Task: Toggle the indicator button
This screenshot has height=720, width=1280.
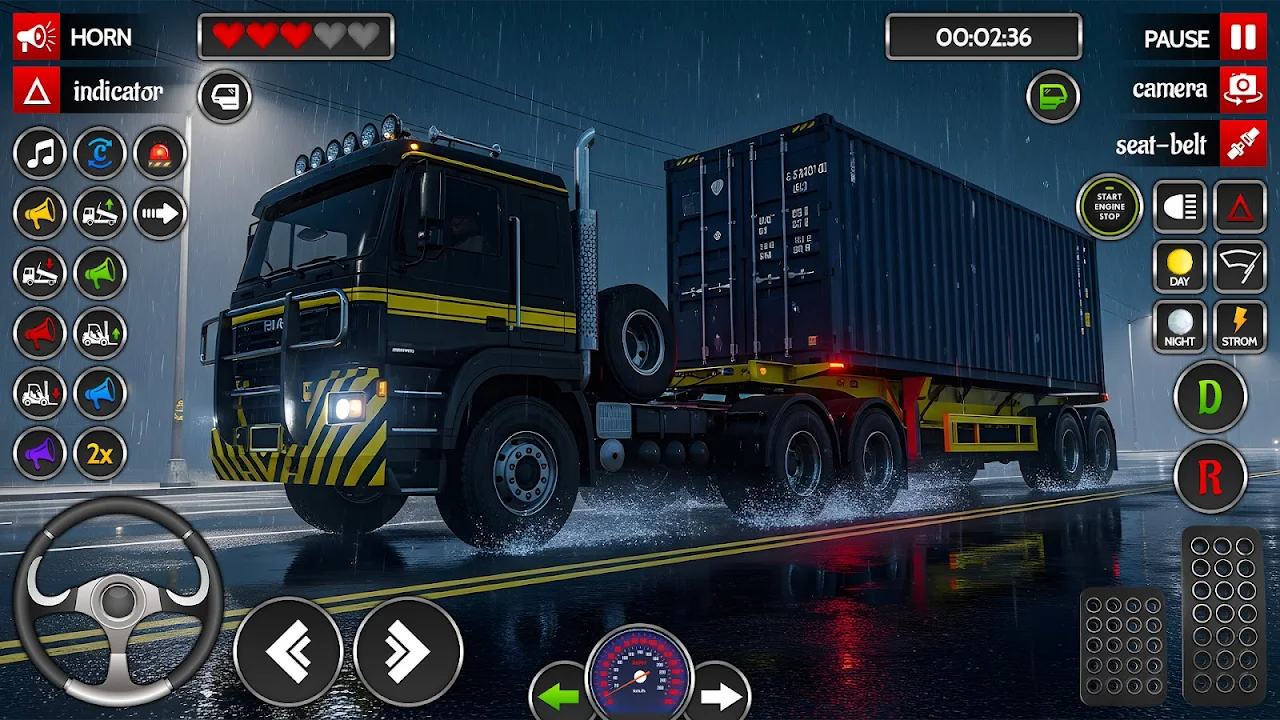Action: click(x=90, y=92)
